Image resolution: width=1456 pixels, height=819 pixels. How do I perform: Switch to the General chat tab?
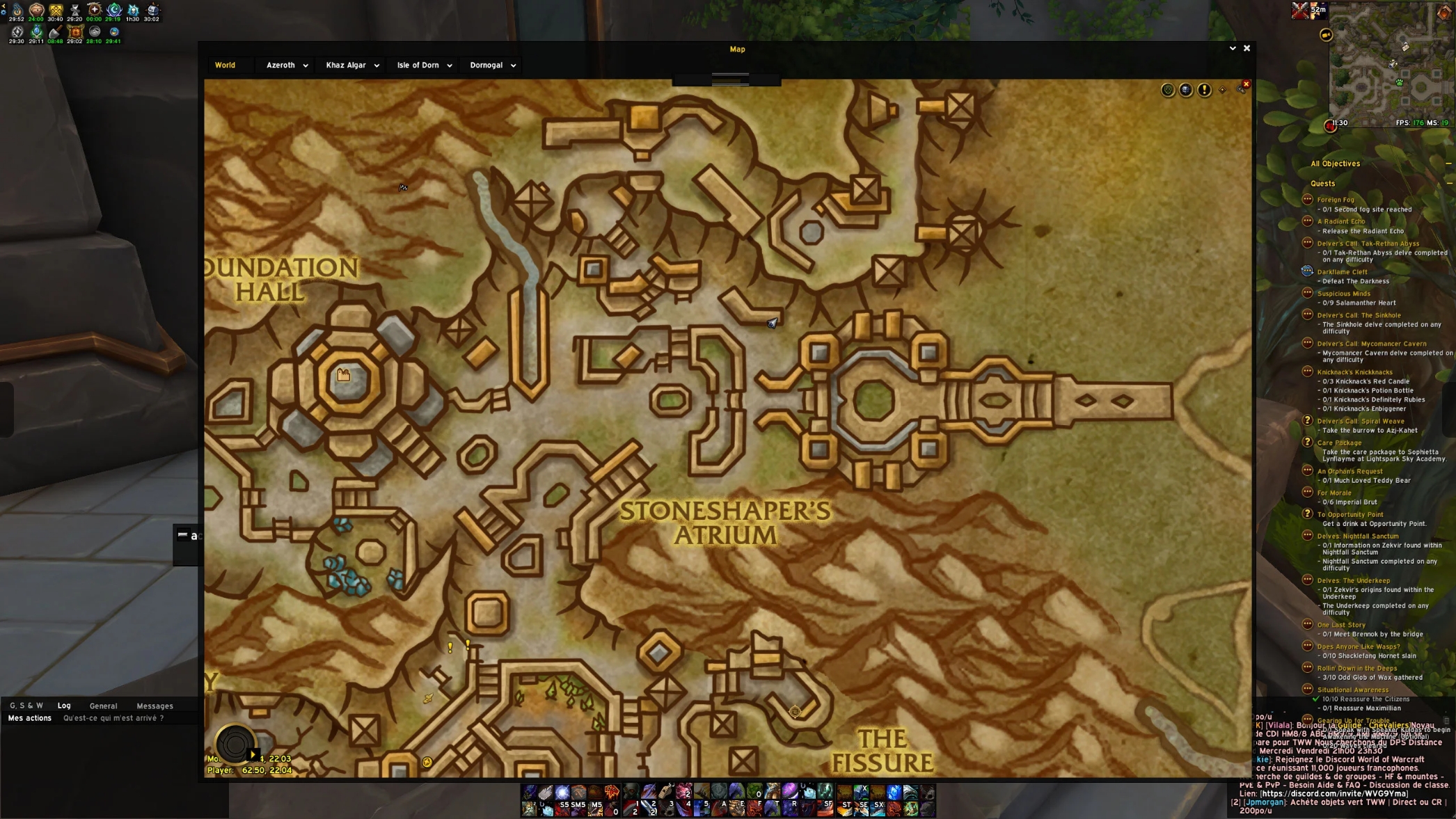coord(103,706)
